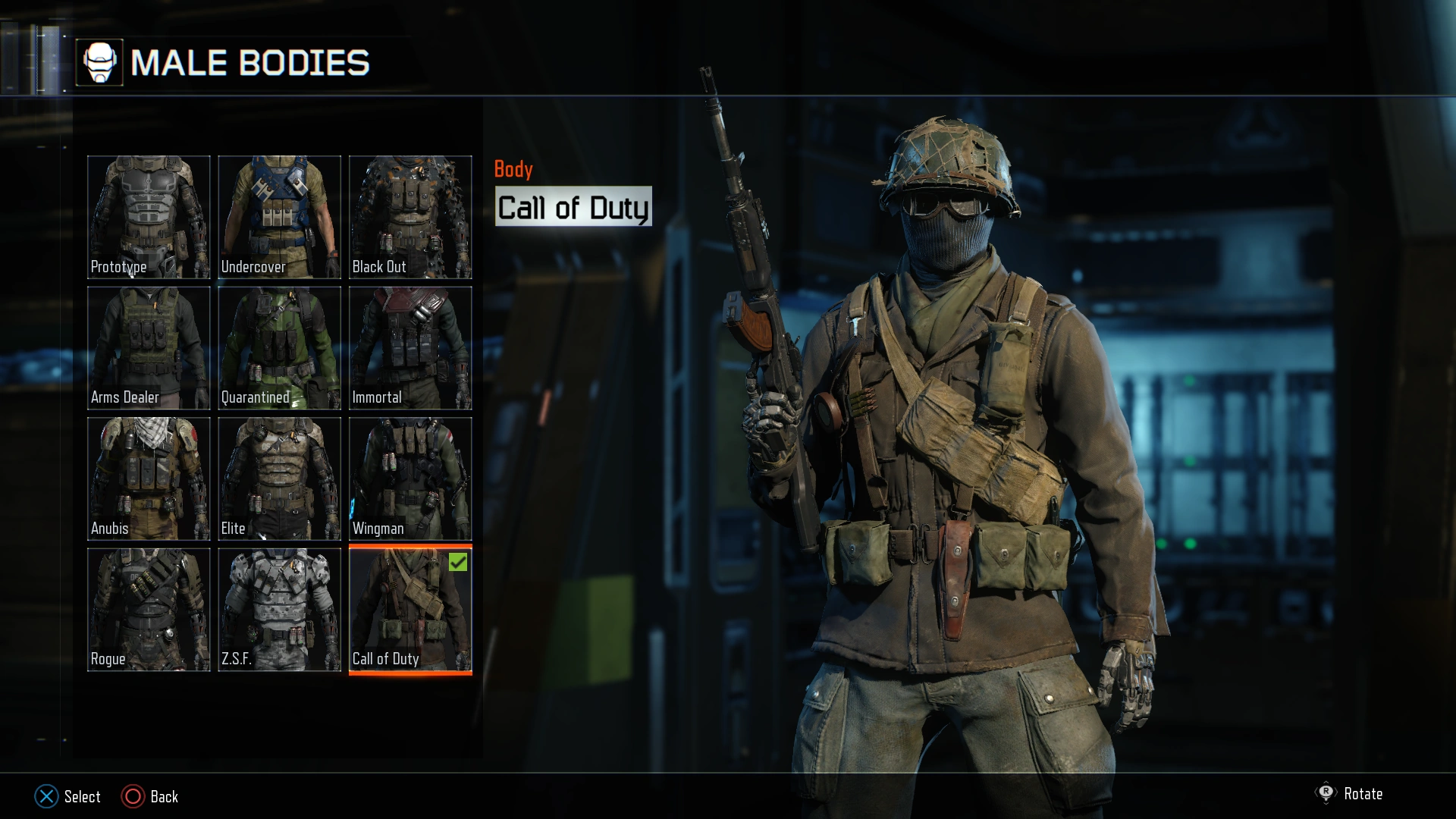
Task: Select the equipped Call of Duty body
Action: coord(410,610)
